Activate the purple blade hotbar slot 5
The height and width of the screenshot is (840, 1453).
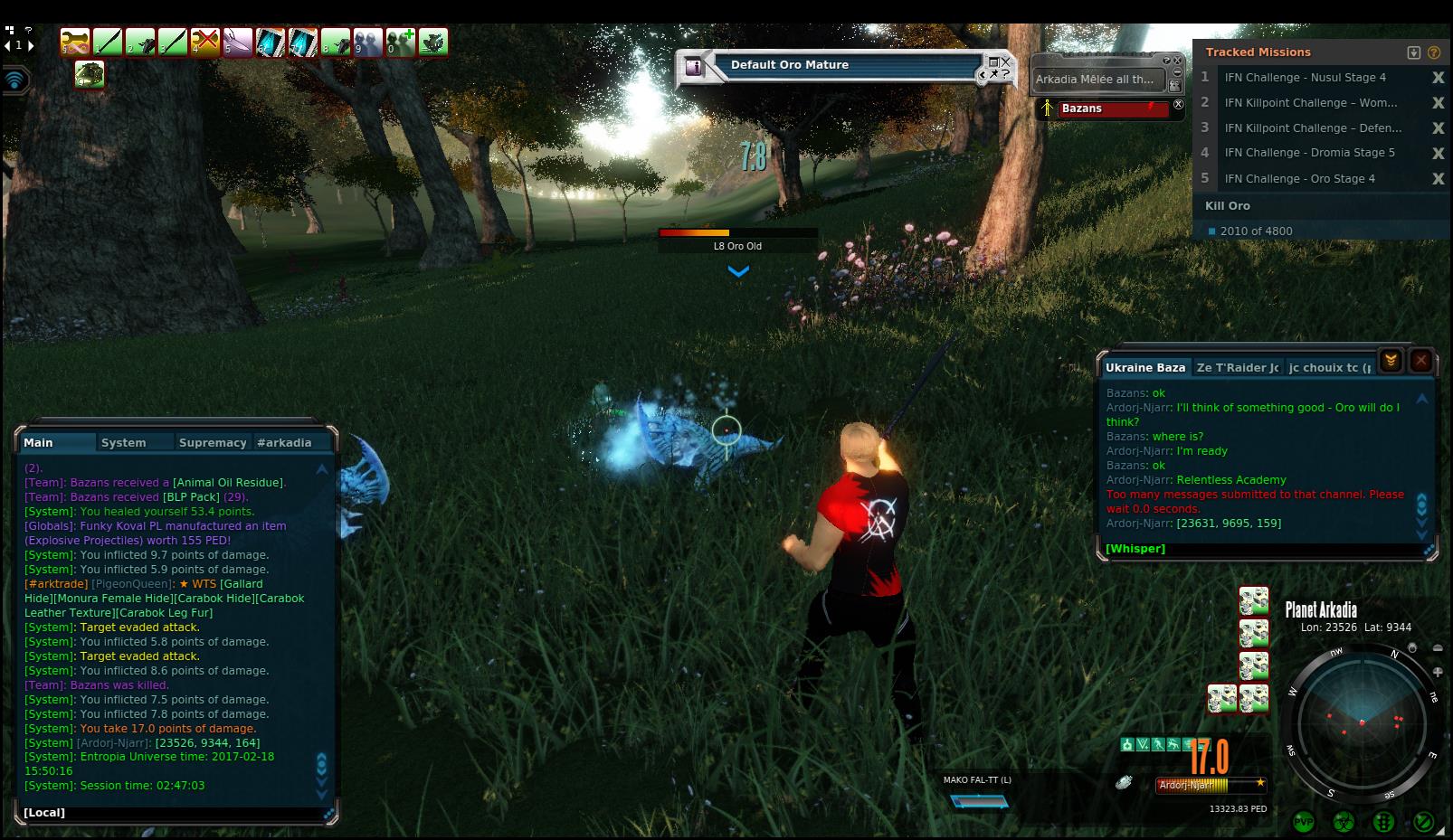click(x=238, y=42)
